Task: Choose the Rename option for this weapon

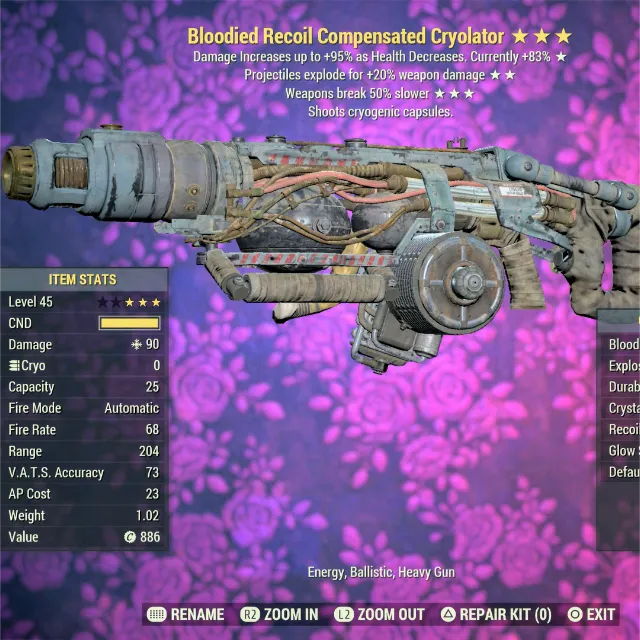Action: 185,614
